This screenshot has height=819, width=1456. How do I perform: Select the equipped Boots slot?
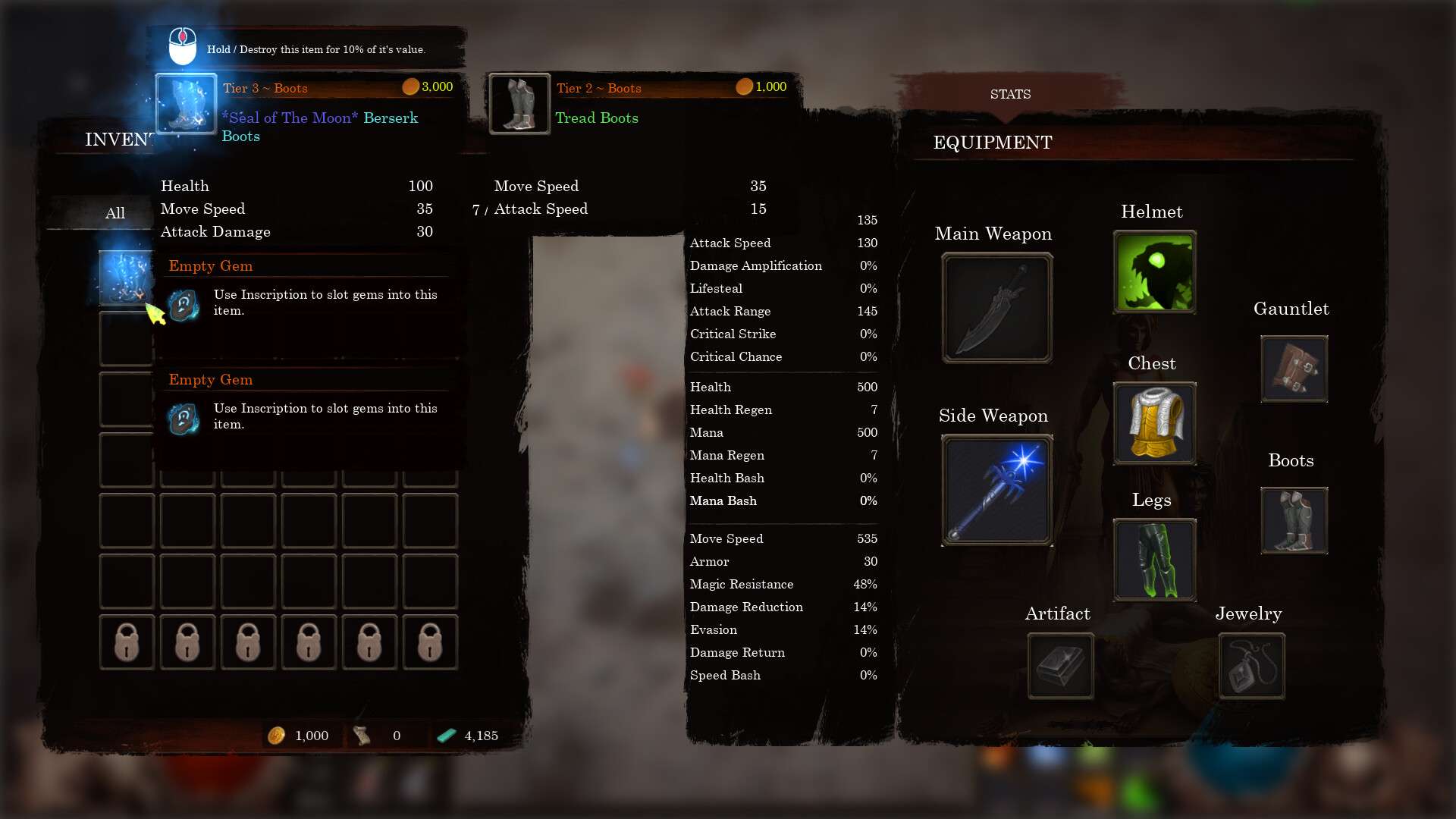(1294, 520)
